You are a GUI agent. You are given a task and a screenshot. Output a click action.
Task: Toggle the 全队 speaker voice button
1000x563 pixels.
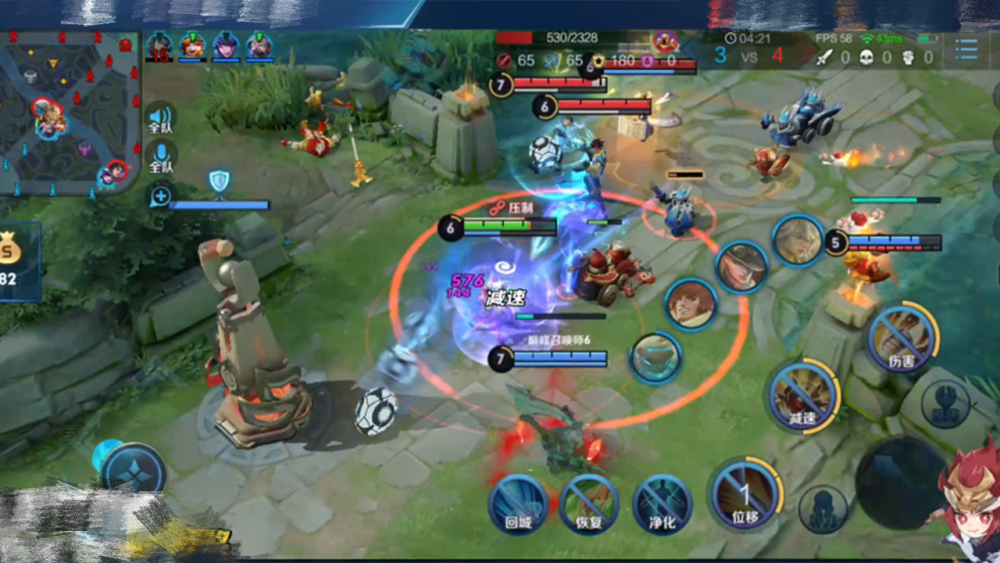[160, 117]
